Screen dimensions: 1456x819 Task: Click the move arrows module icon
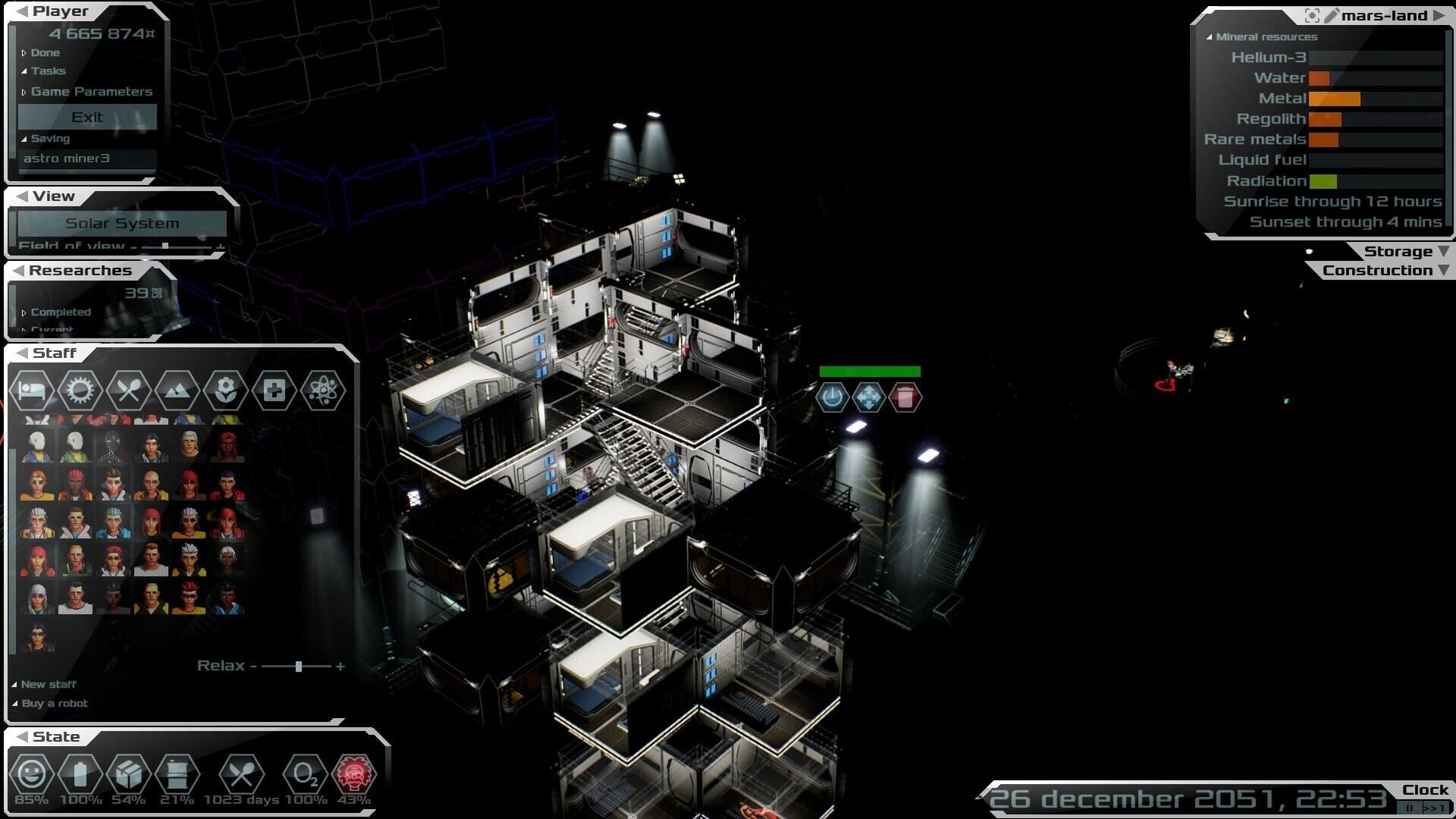(x=868, y=397)
